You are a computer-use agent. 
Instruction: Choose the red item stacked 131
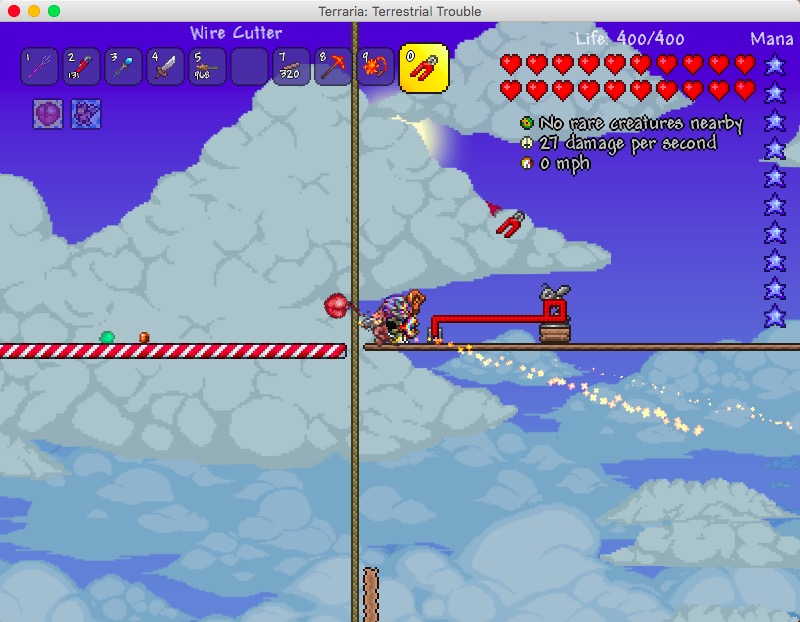pyautogui.click(x=82, y=67)
